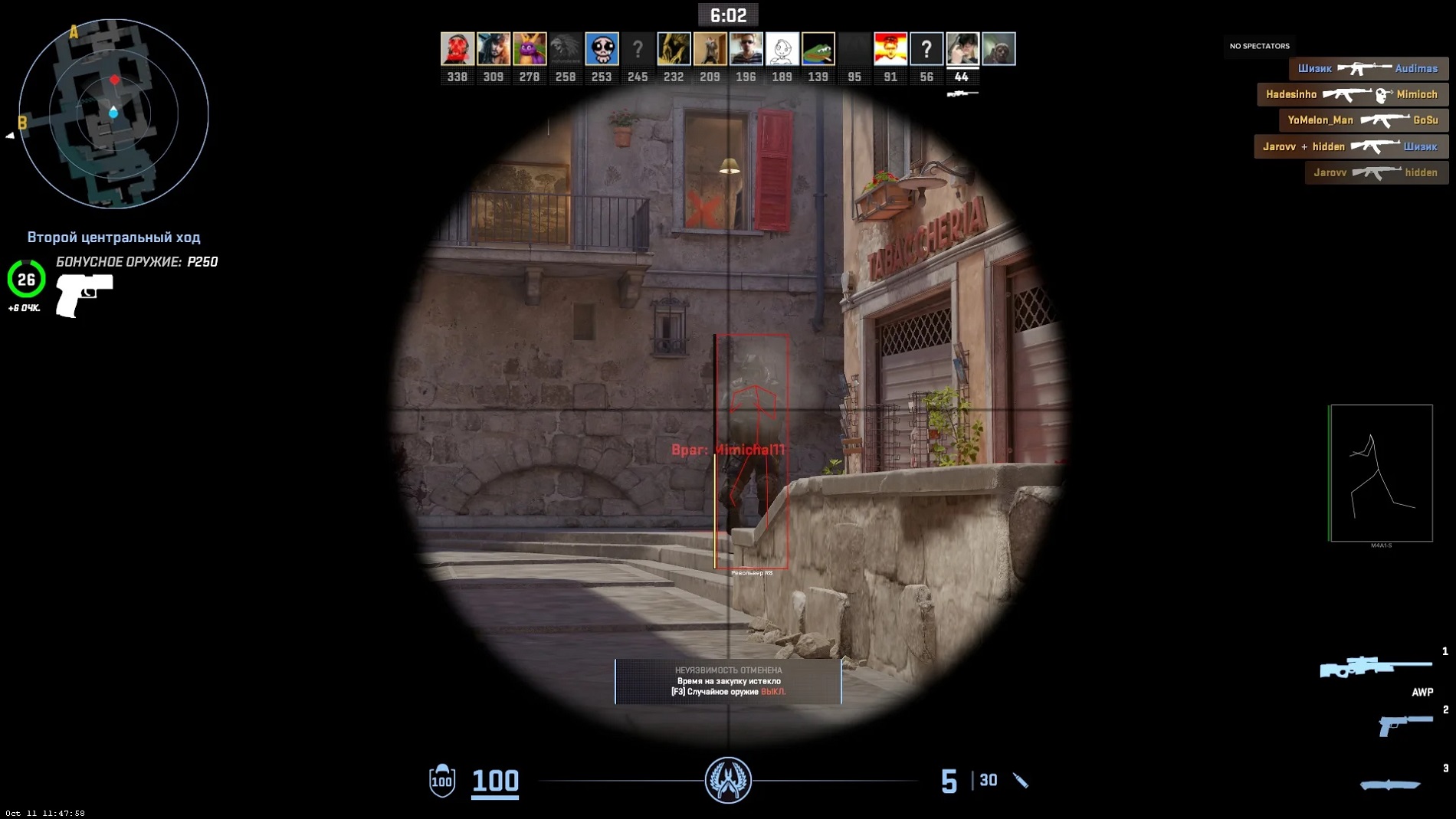The image size is (1456, 819).
Task: Switch to the revolver pistol slot
Action: (1405, 724)
